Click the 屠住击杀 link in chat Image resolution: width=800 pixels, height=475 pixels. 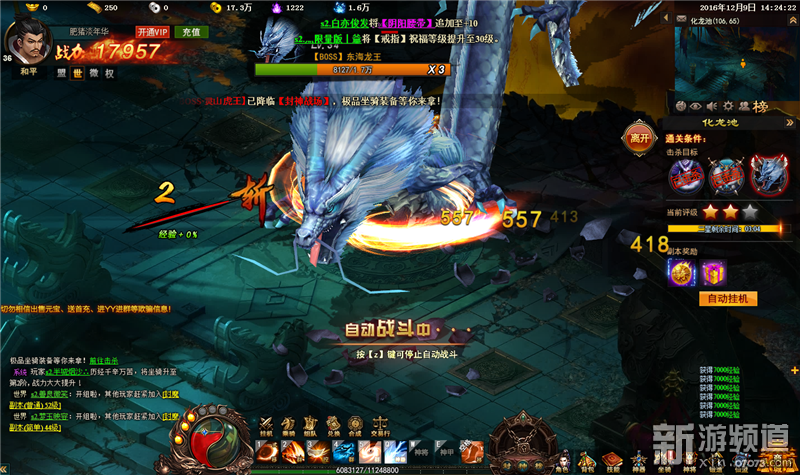coord(103,359)
